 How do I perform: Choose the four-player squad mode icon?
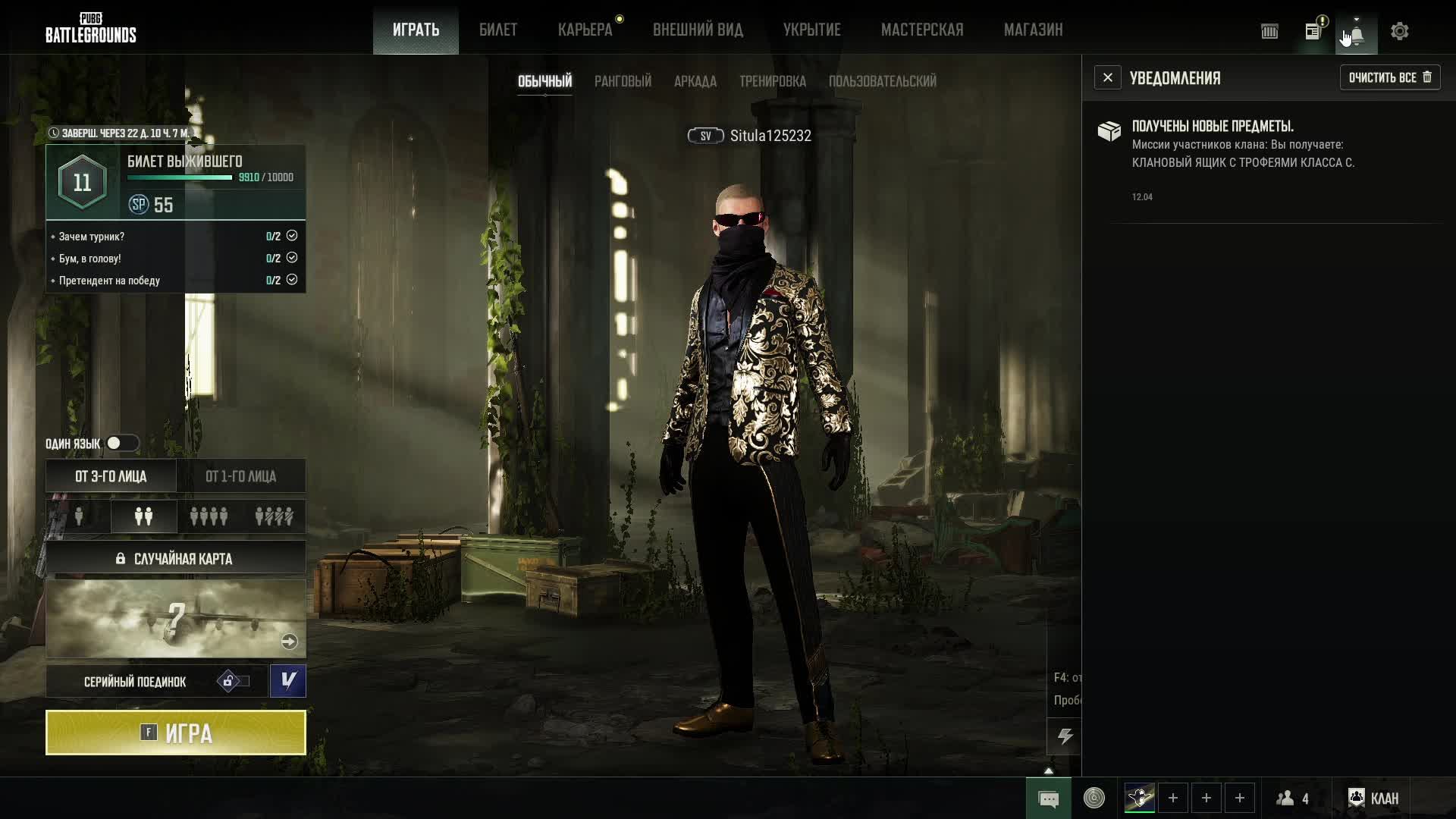coord(209,516)
